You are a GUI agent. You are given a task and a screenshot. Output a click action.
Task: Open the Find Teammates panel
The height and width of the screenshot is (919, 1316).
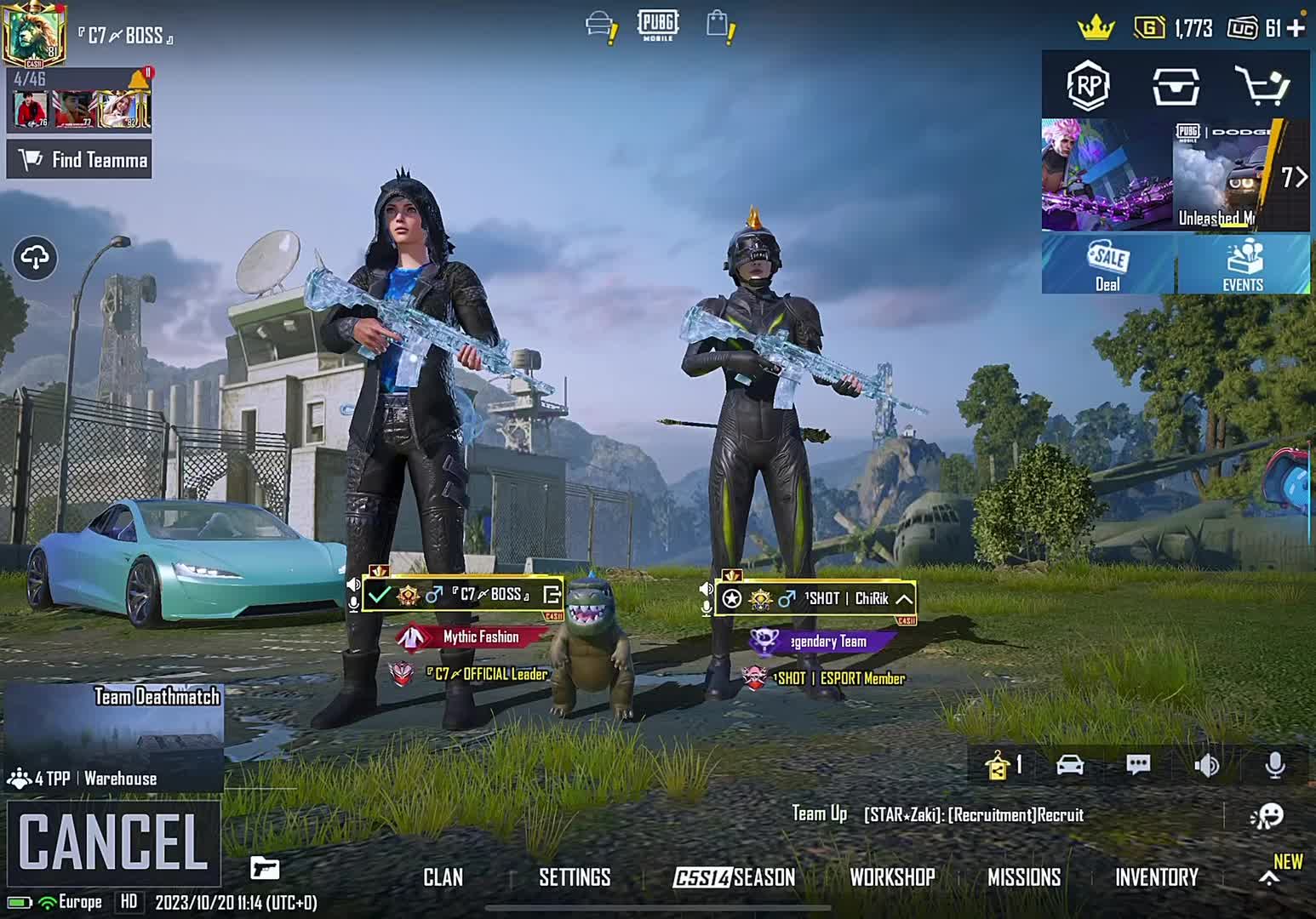(79, 160)
